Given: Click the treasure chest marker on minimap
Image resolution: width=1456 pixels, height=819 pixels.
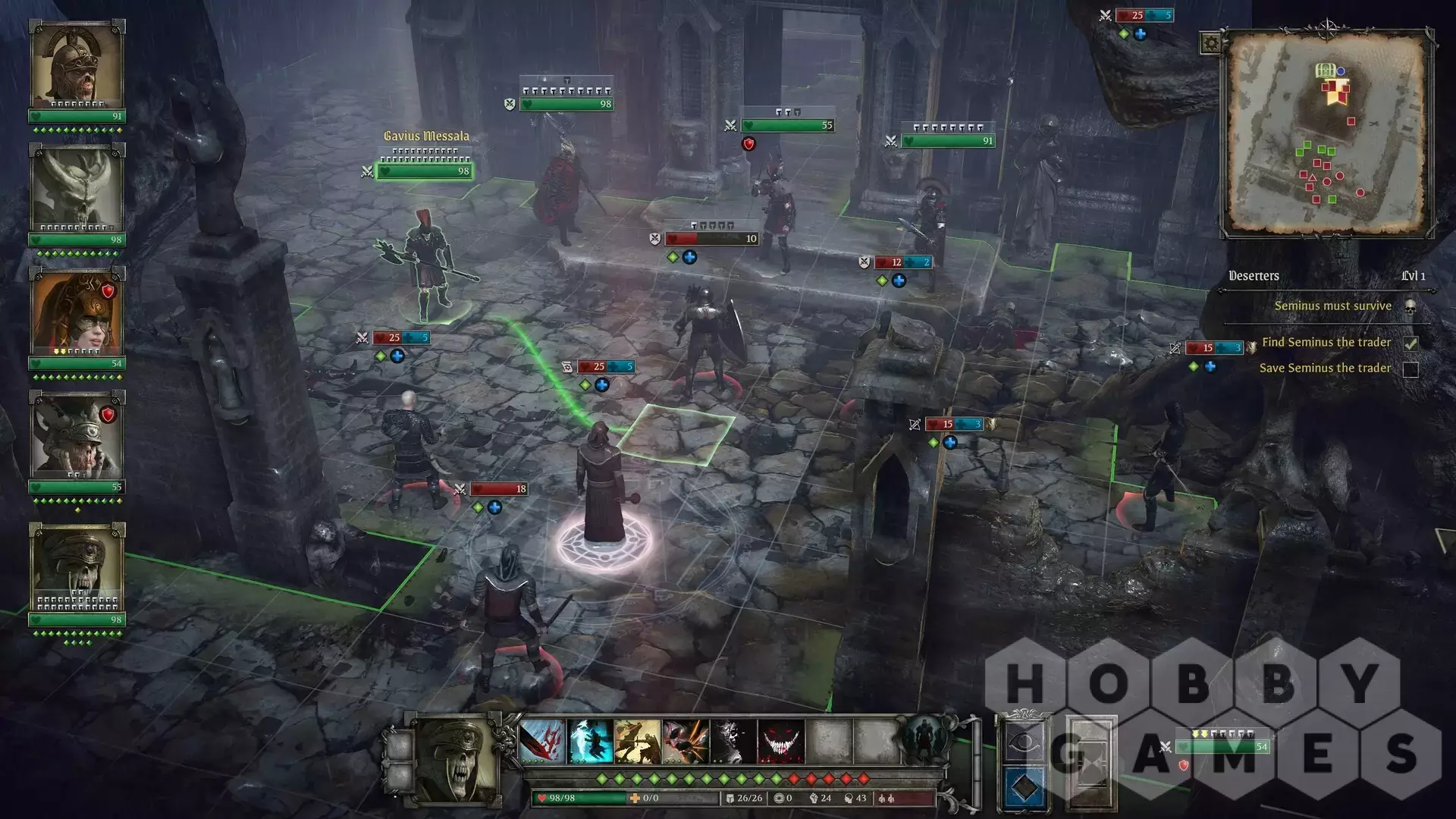Looking at the screenshot, I should 1324,71.
